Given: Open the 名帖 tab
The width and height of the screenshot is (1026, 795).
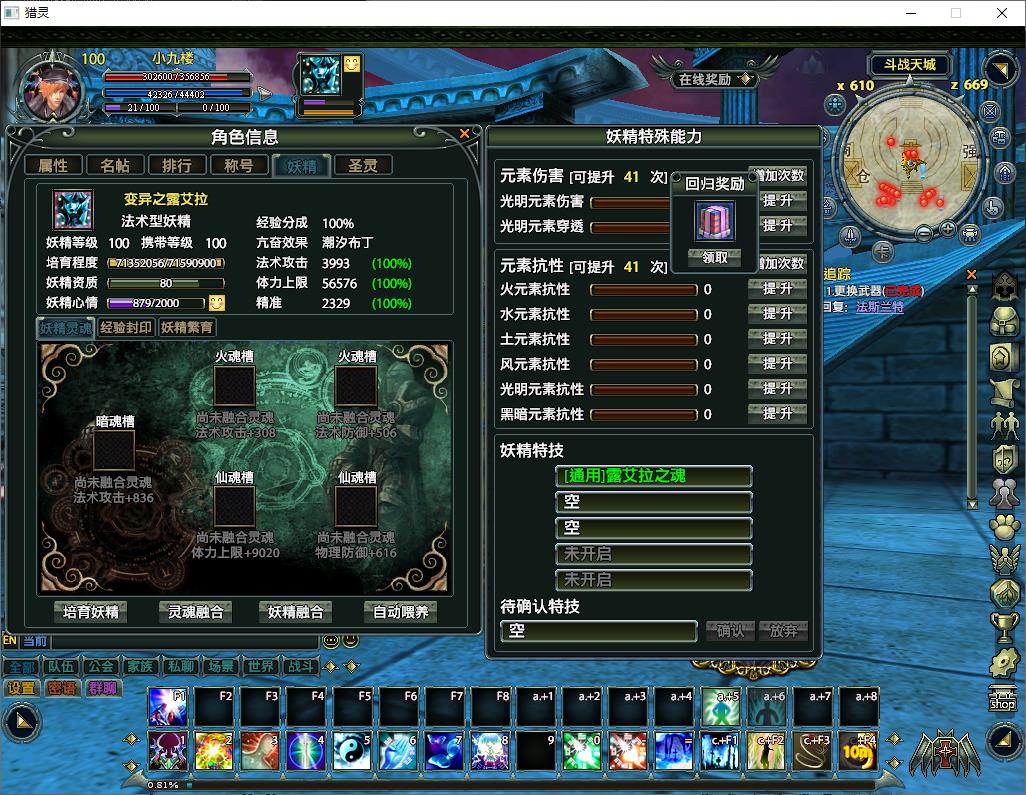Looking at the screenshot, I should coord(115,166).
